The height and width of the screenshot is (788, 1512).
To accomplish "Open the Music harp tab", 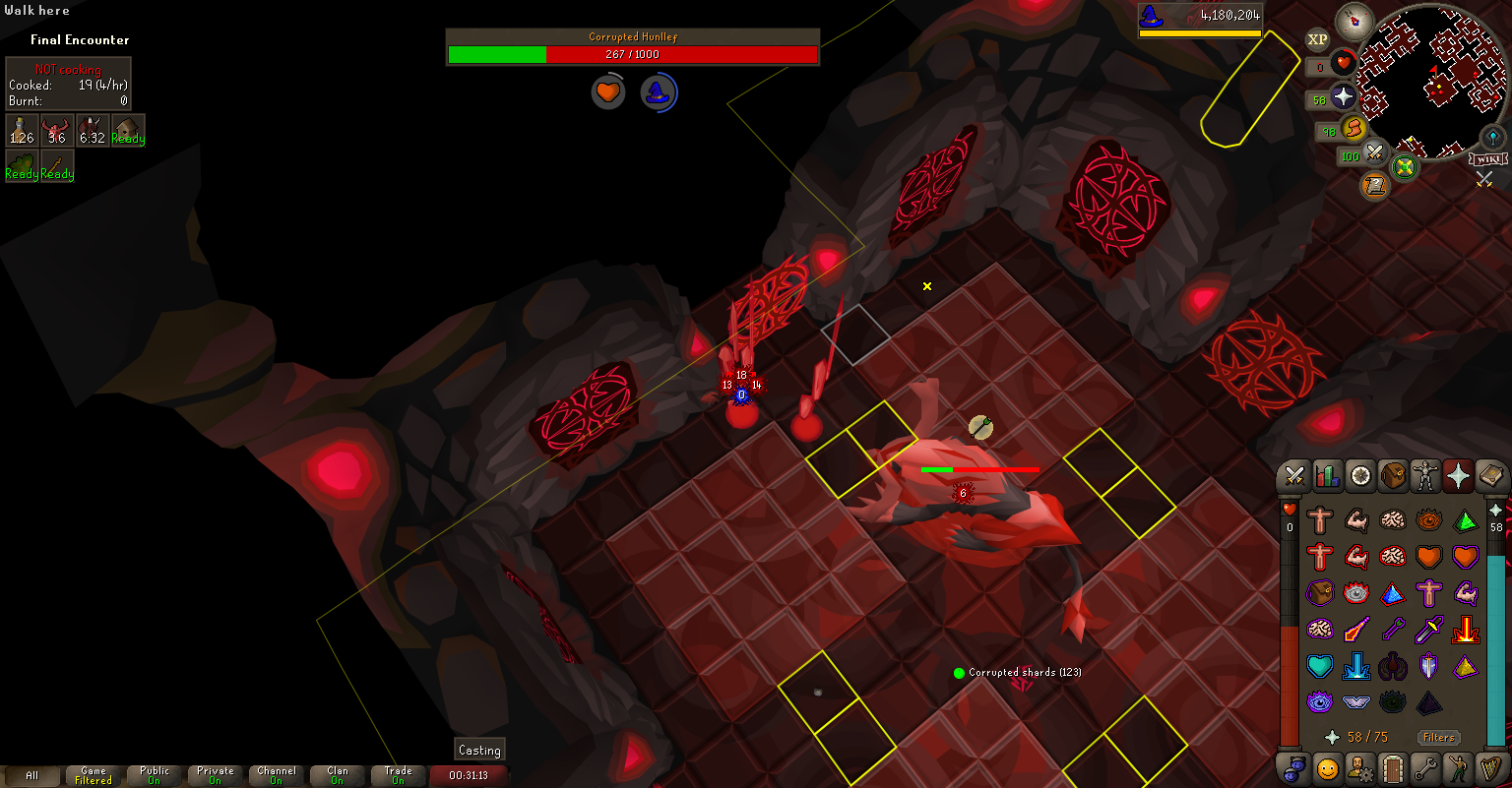I will coord(1490,767).
